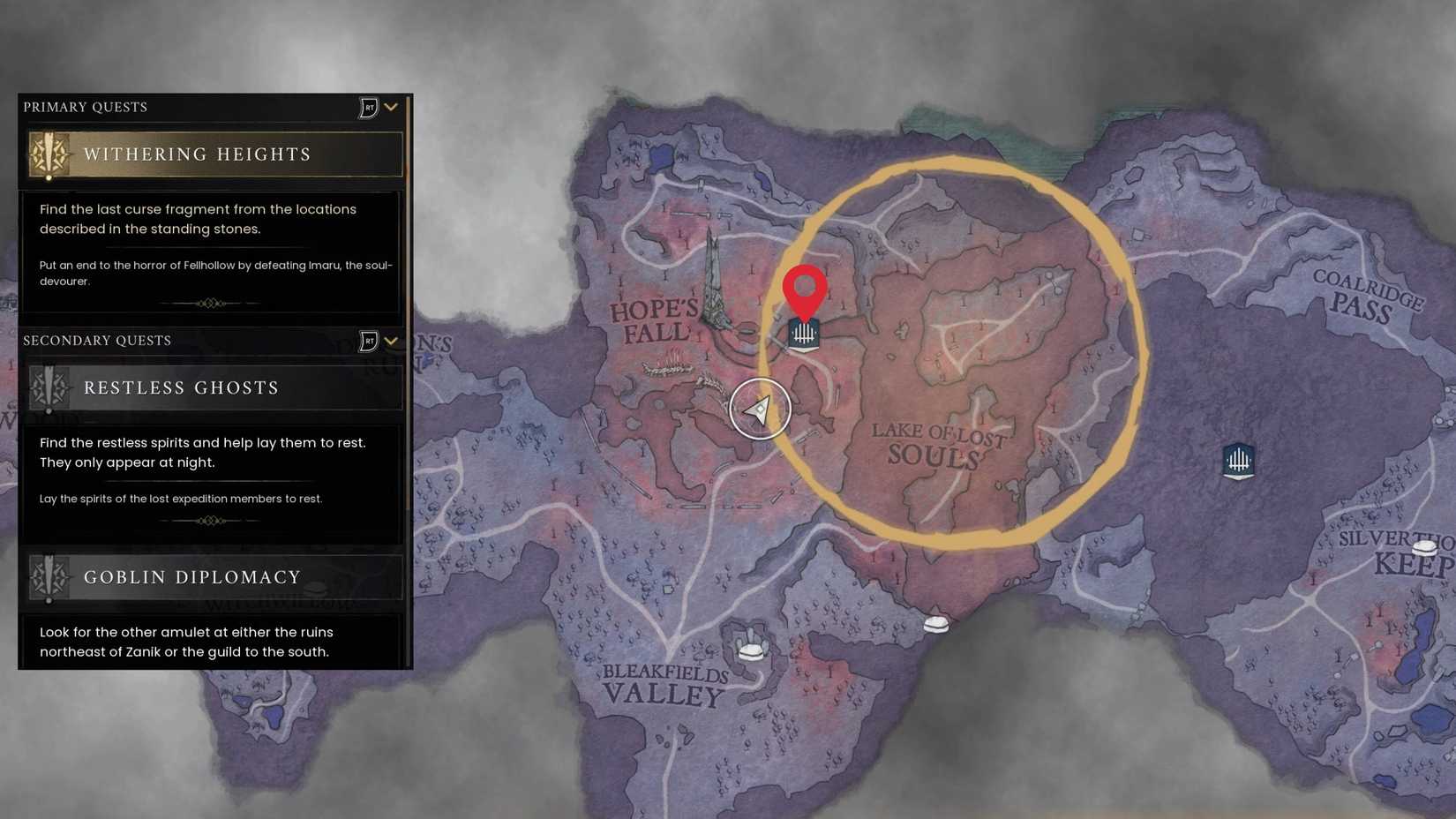The width and height of the screenshot is (1456, 819).
Task: Collapse the Primary Quests section chevron
Action: [x=391, y=106]
